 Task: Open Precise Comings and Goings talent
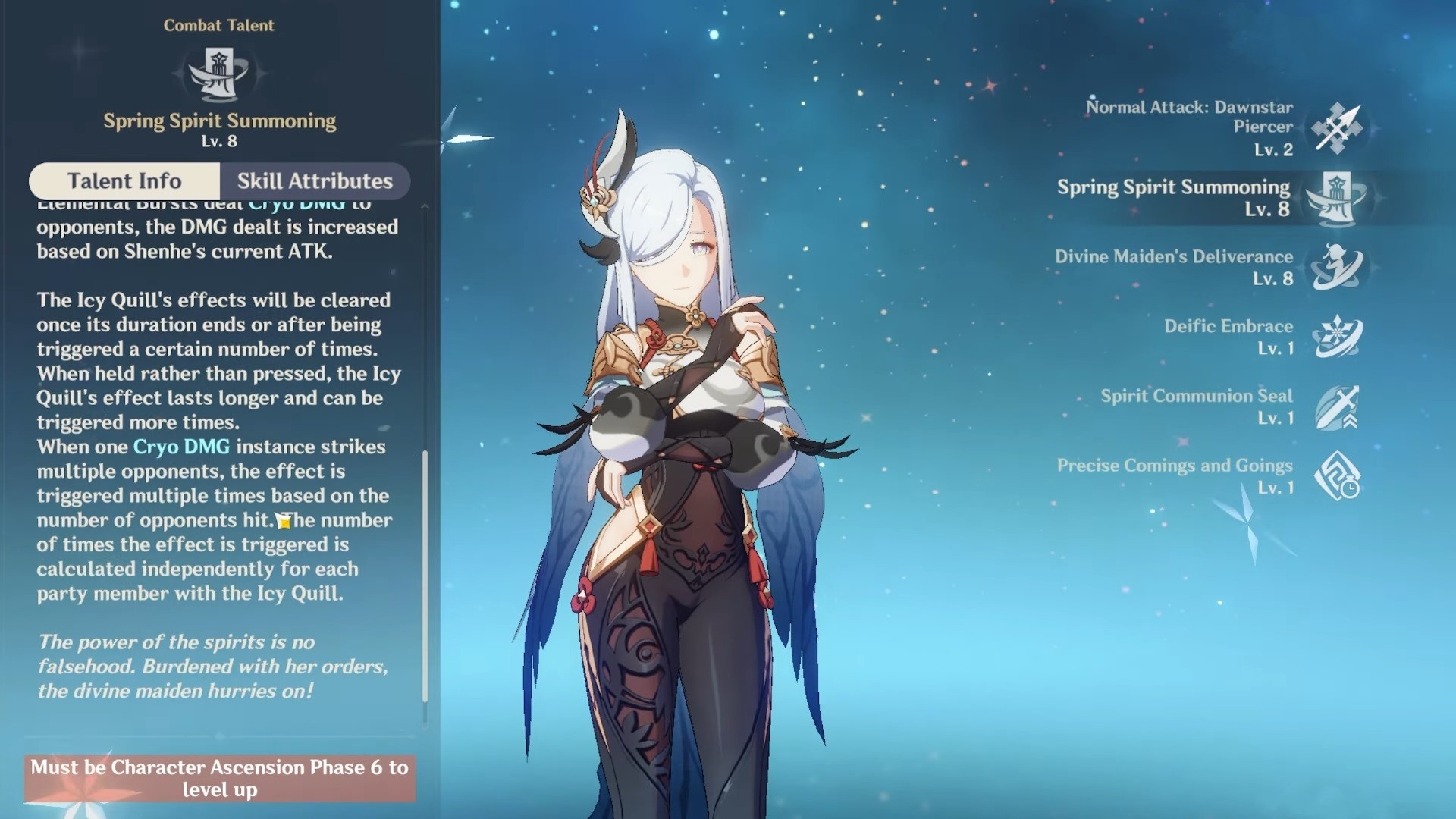pyautogui.click(x=1337, y=477)
